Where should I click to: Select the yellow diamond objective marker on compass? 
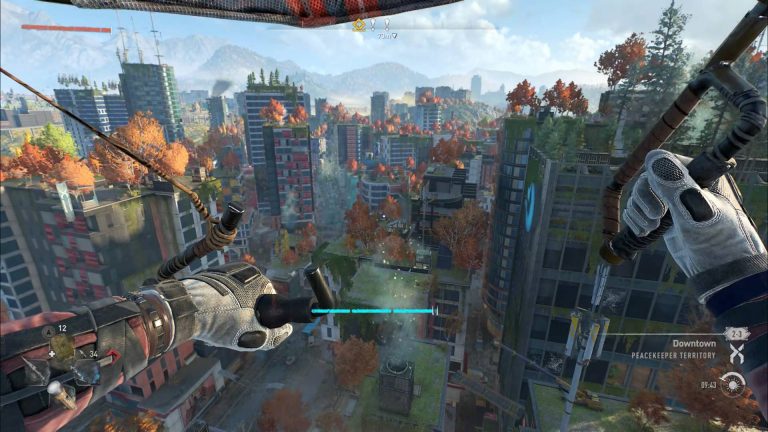click(359, 25)
